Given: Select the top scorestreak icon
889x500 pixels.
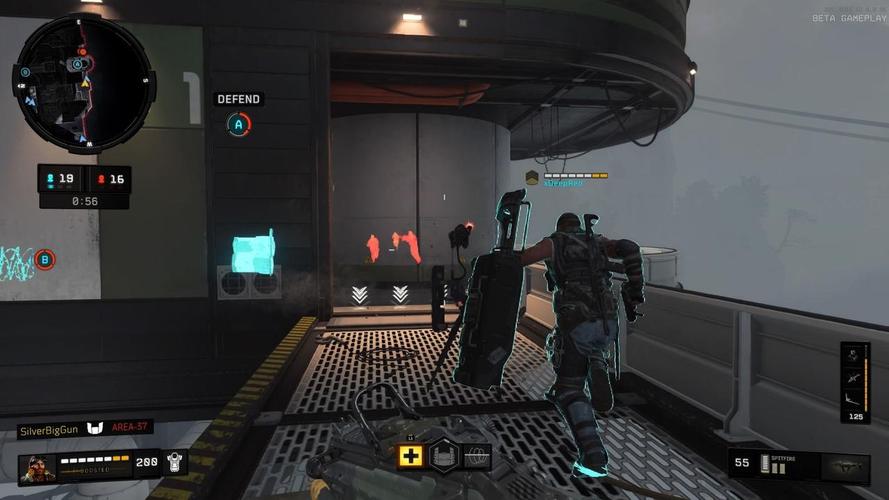Looking at the screenshot, I should click(855, 357).
